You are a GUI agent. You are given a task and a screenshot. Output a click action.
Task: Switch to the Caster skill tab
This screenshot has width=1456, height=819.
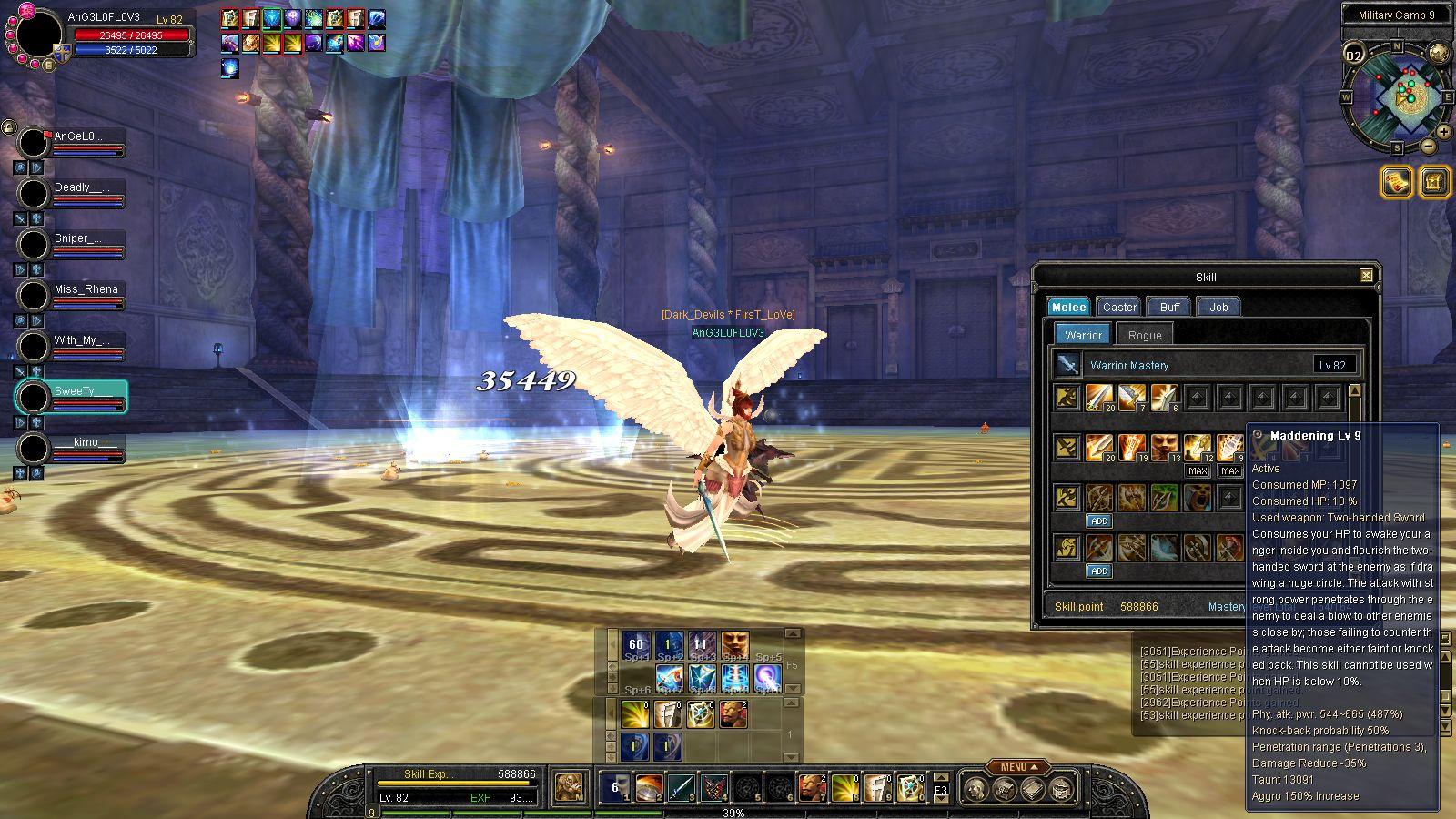1118,307
